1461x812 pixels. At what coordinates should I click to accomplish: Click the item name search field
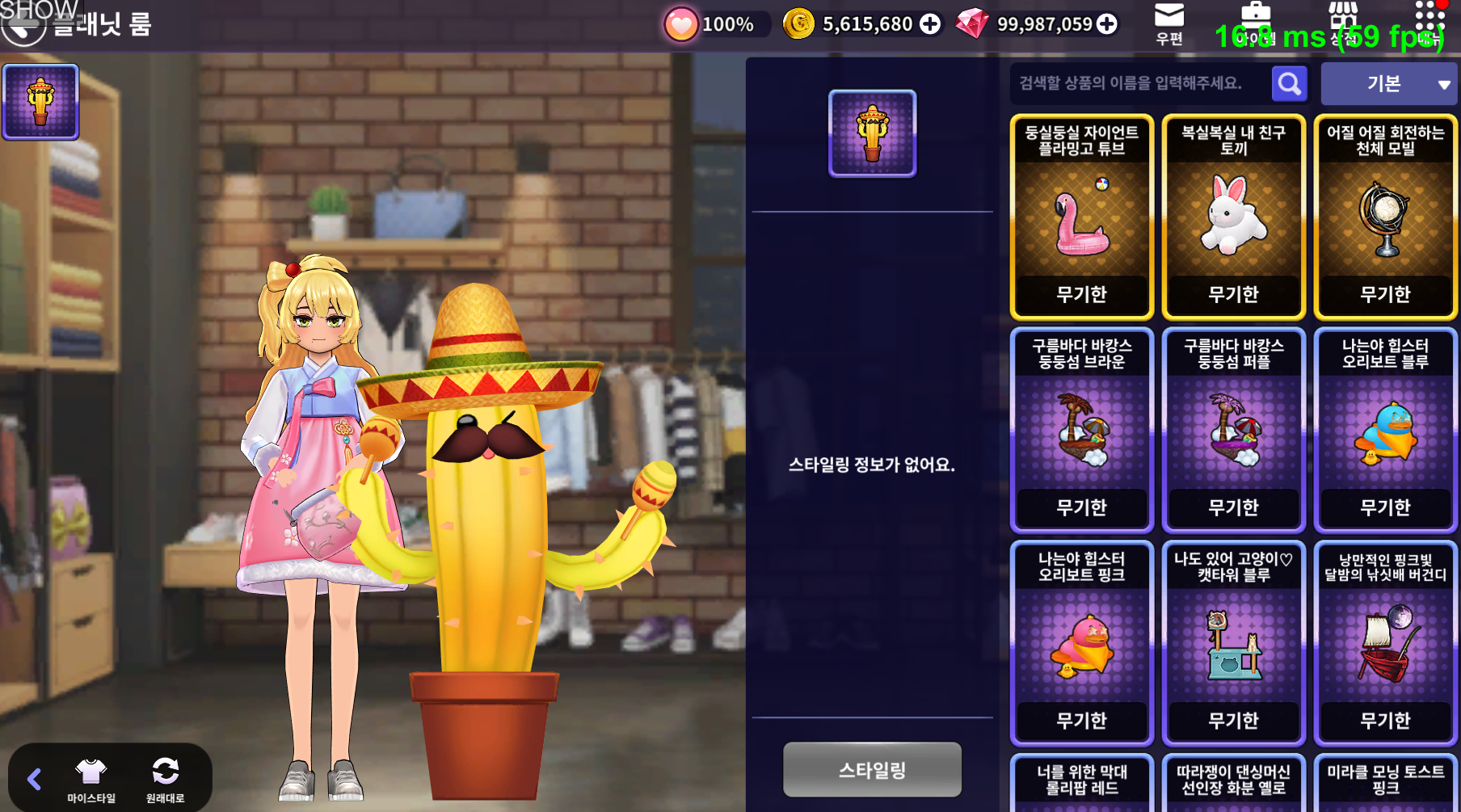coord(1138,83)
